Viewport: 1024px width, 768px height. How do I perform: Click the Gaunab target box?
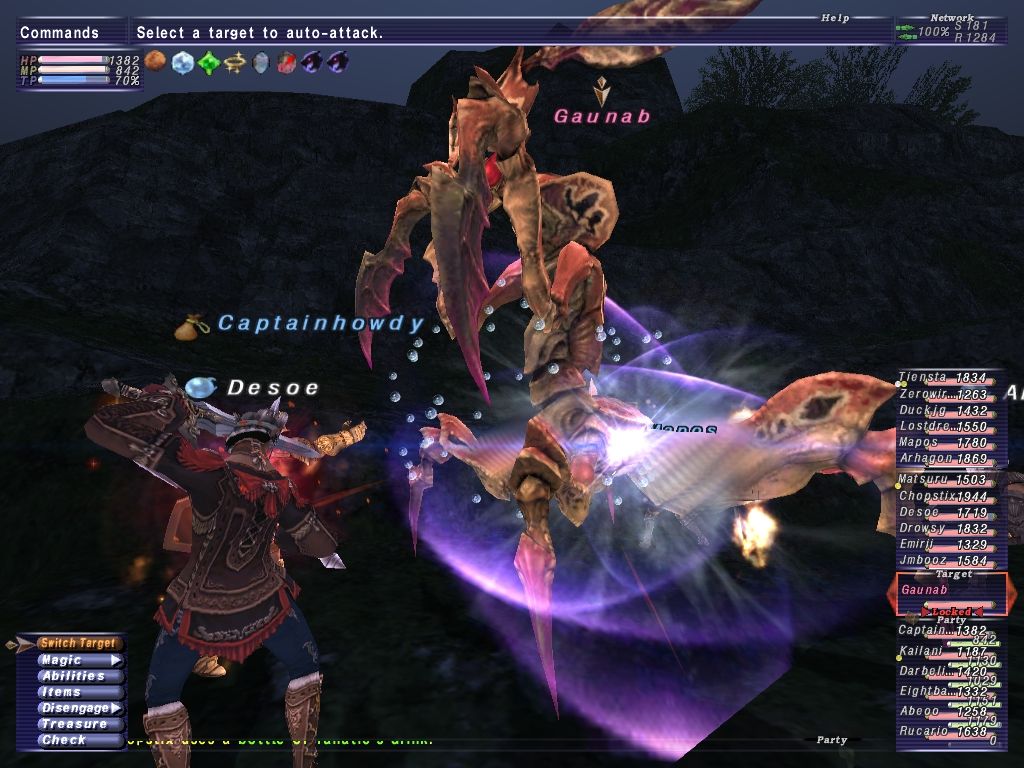pyautogui.click(x=946, y=592)
